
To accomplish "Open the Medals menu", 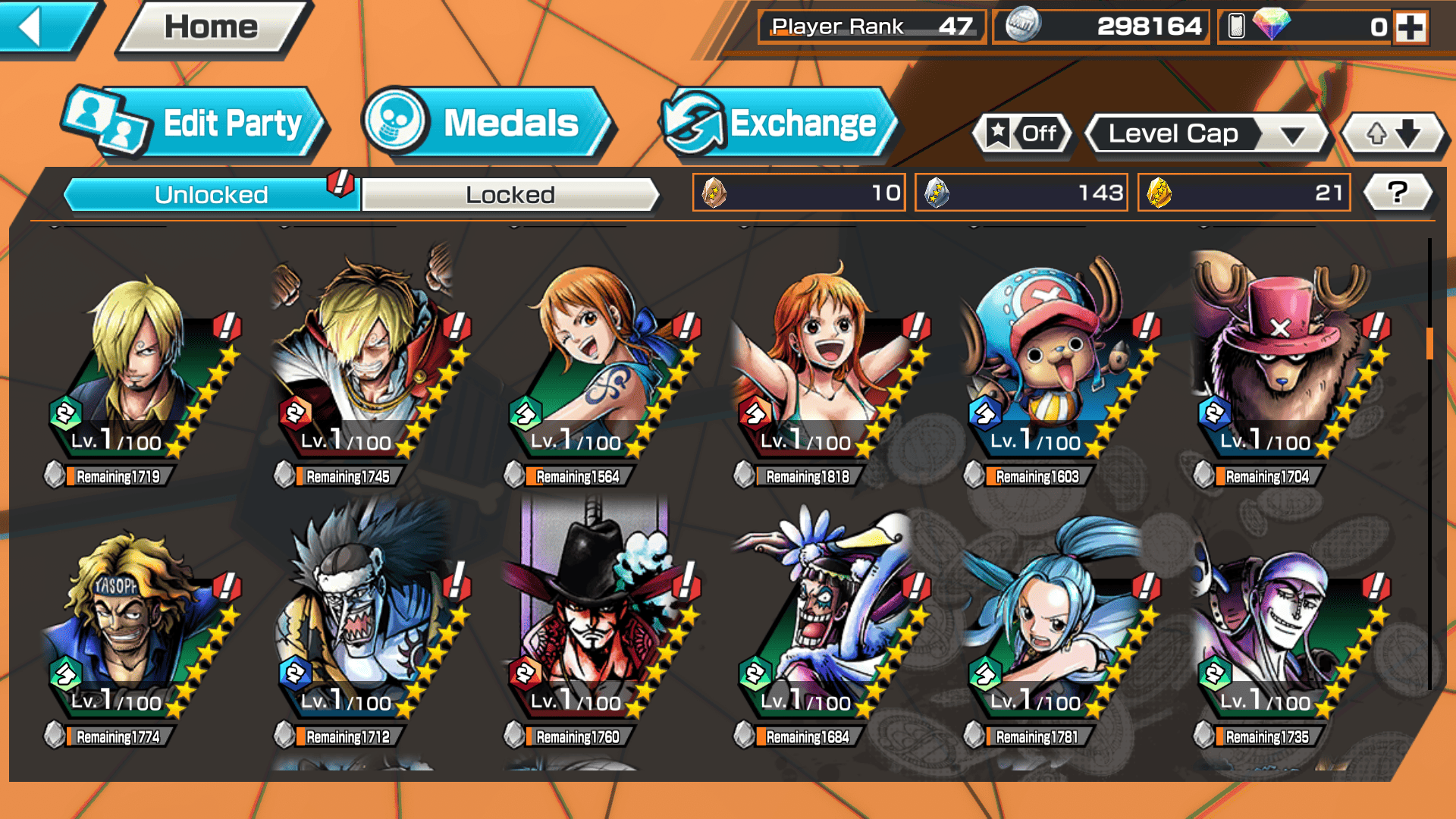I will (488, 123).
